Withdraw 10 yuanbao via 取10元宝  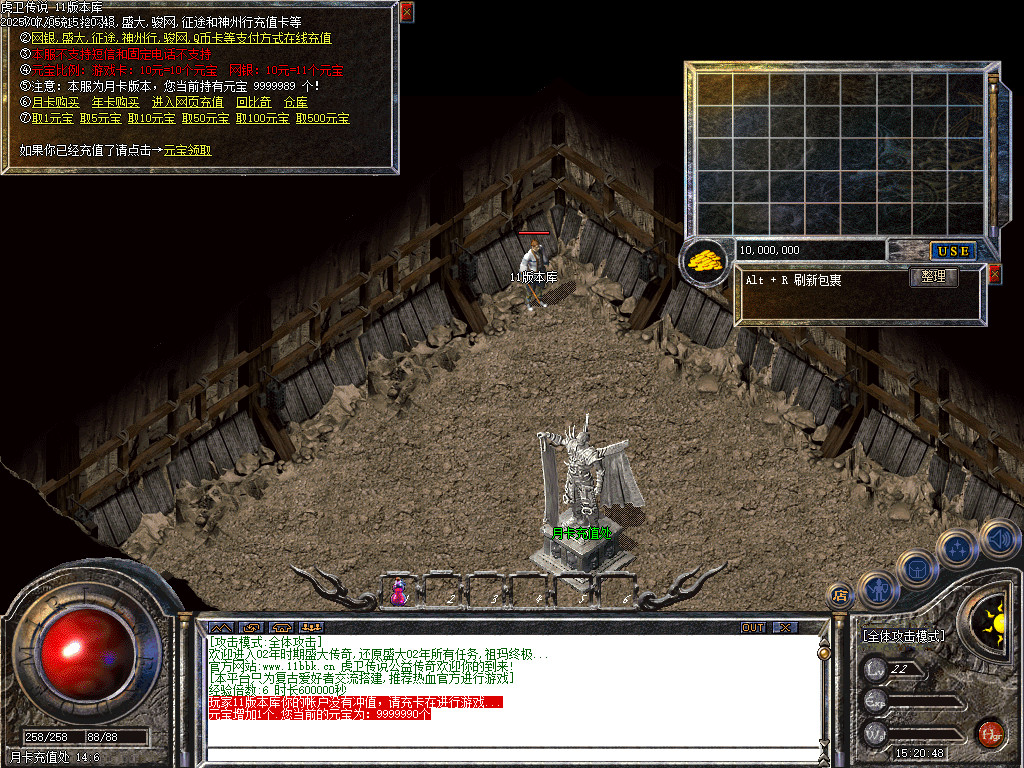click(152, 118)
